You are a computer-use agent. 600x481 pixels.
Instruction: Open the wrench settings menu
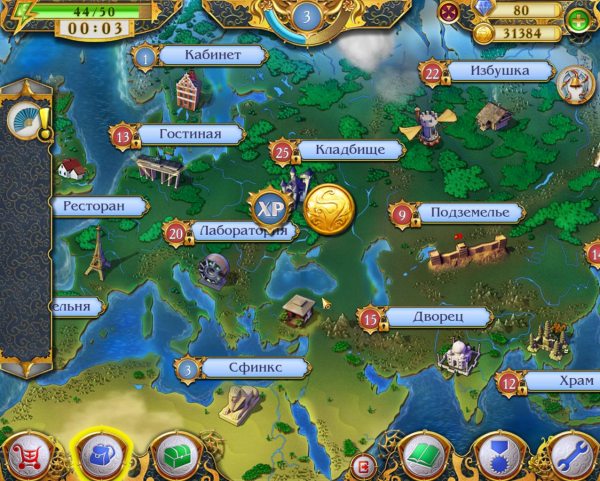click(x=572, y=457)
